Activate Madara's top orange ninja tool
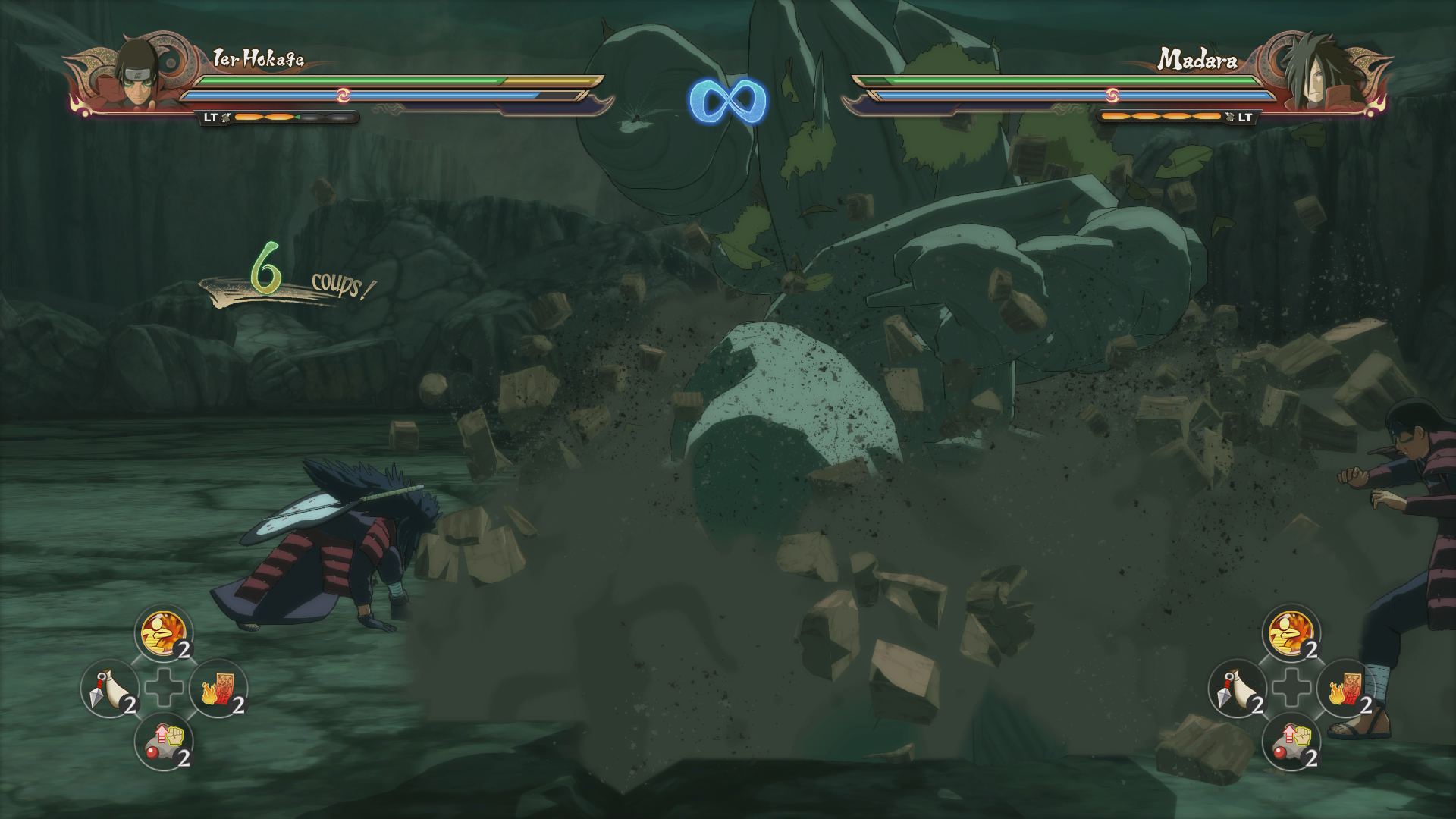 pos(1291,634)
